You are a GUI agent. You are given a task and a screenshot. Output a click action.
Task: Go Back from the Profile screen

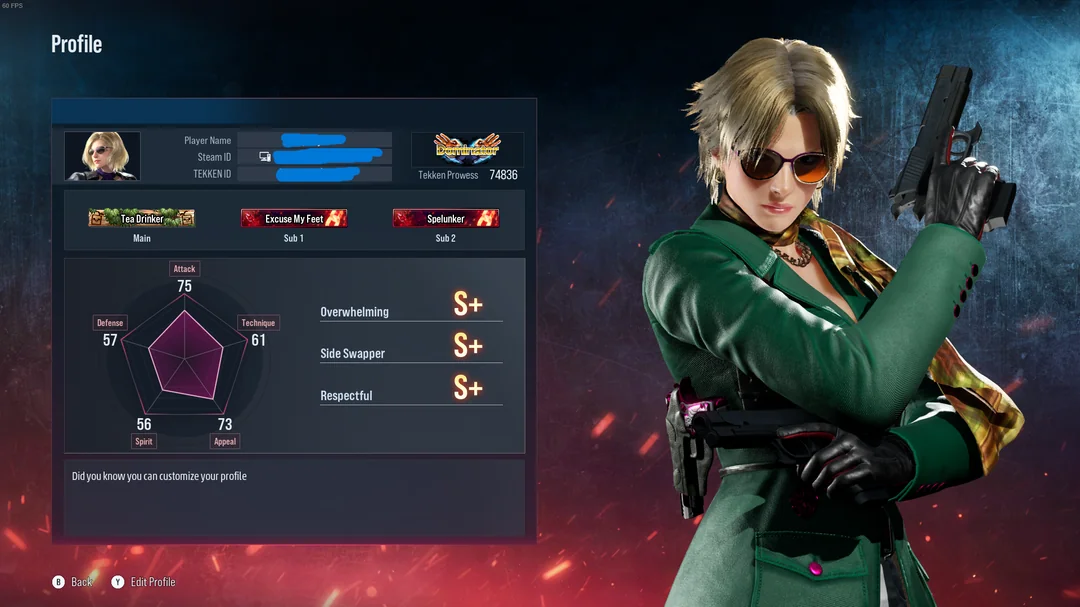[x=73, y=582]
